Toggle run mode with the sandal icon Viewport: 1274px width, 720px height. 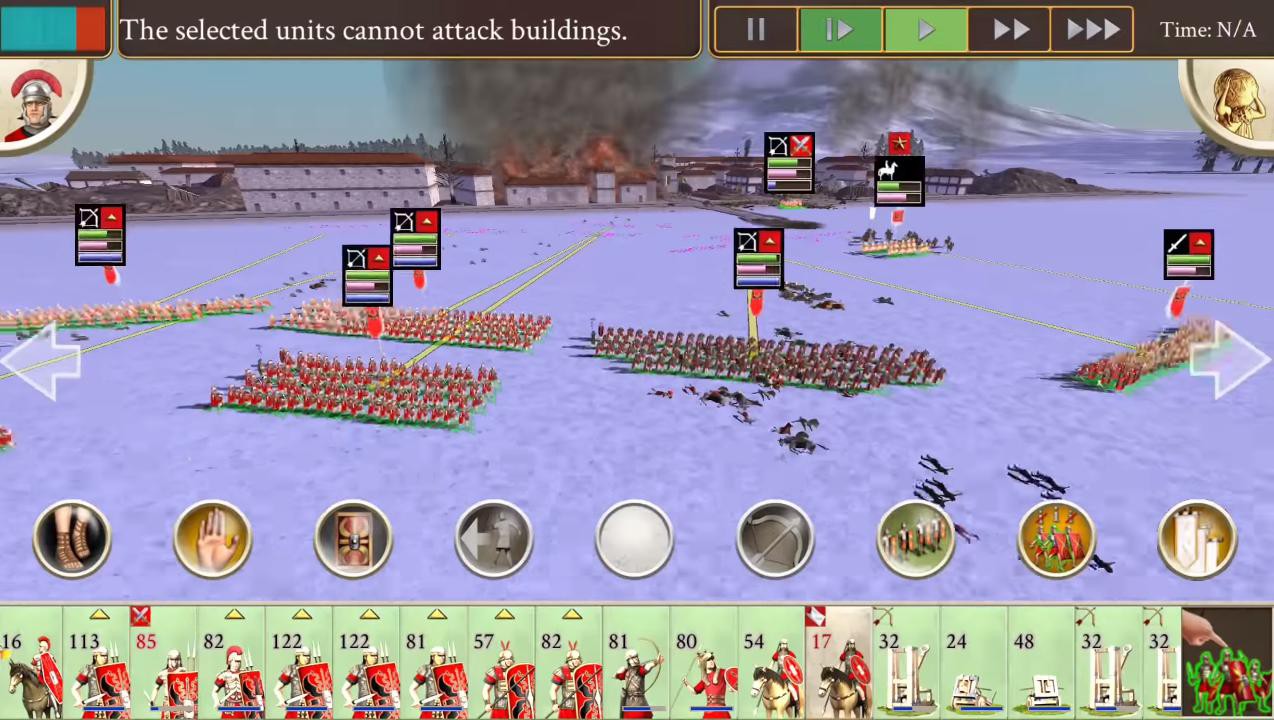click(x=72, y=540)
